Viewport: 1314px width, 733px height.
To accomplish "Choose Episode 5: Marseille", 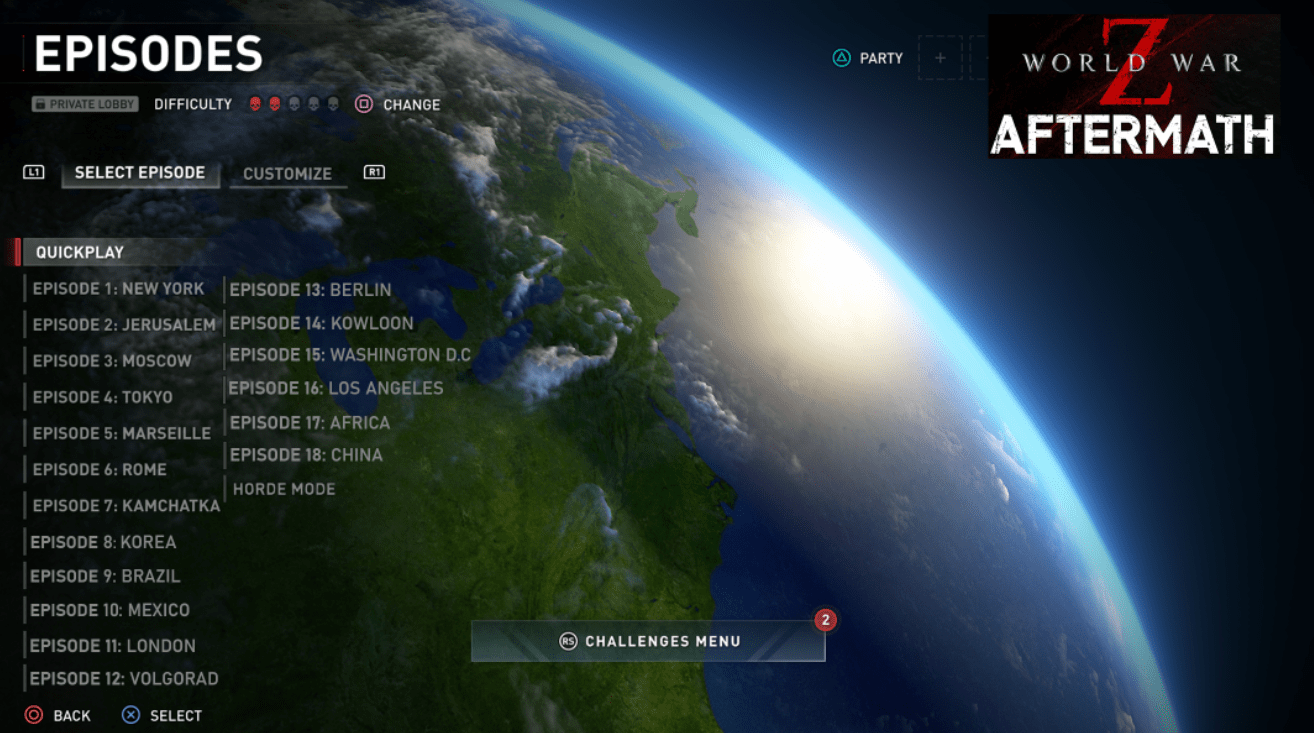I will click(122, 433).
